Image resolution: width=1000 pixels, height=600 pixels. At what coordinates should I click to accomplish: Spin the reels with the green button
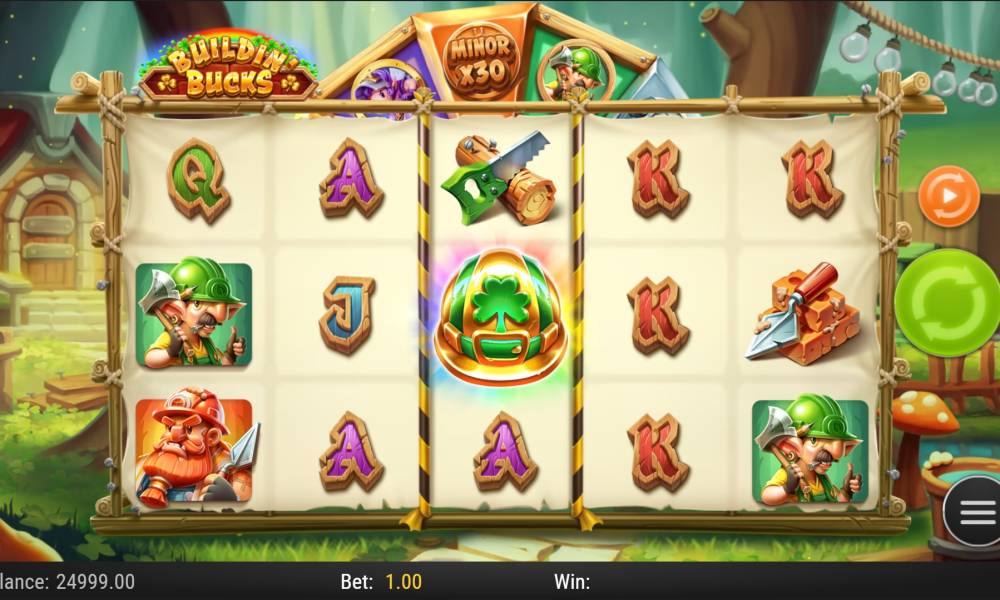tap(948, 302)
